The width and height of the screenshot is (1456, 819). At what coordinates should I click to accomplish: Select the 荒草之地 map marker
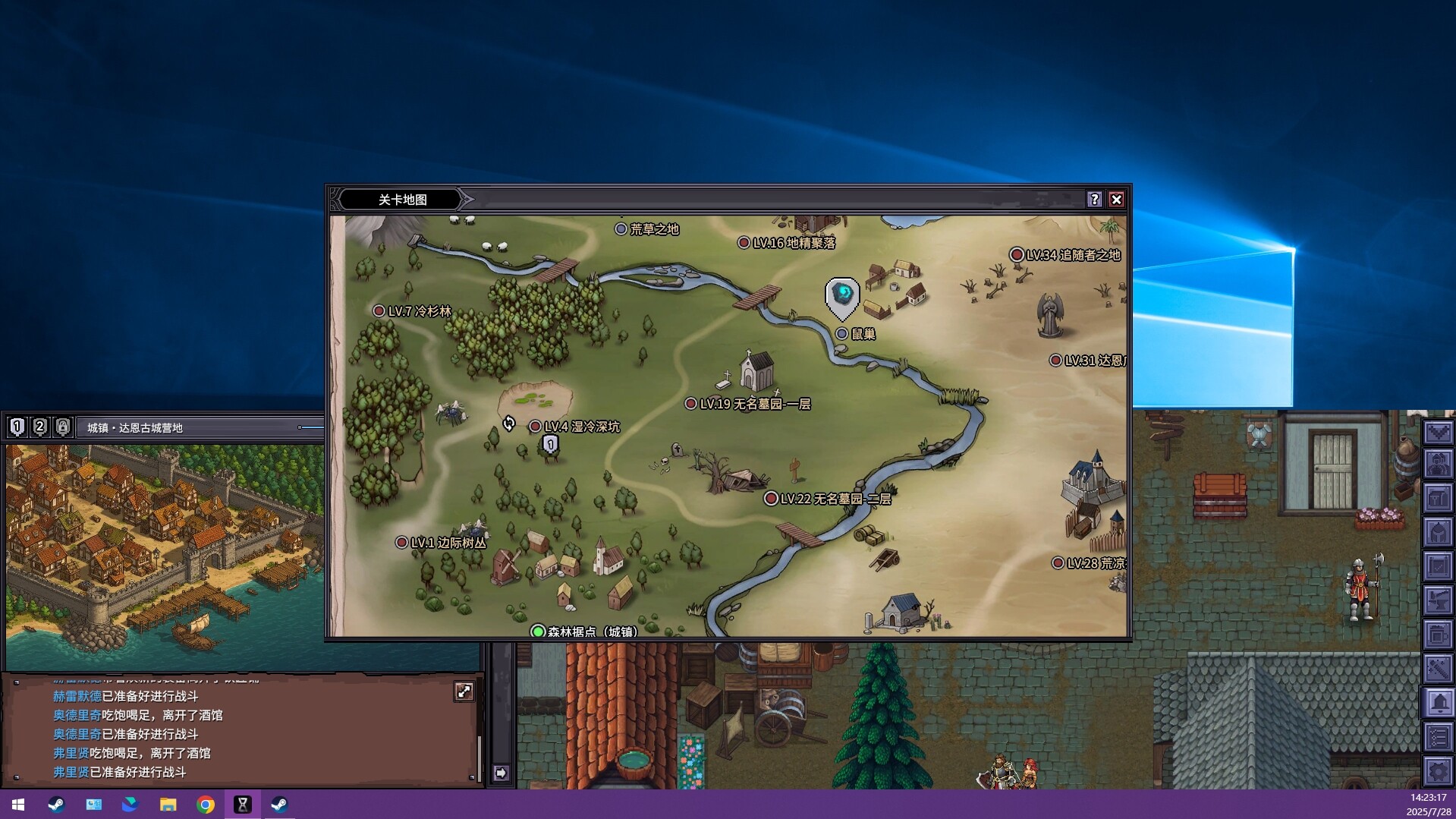[x=621, y=228]
